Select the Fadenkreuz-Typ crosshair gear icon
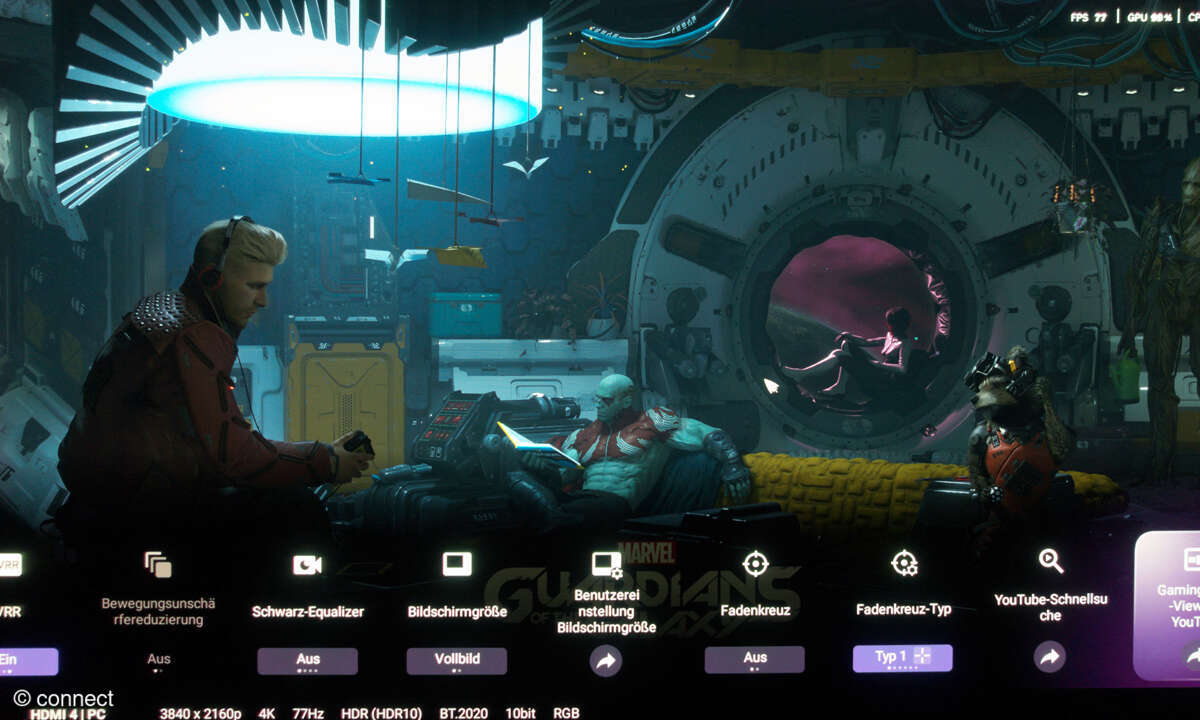This screenshot has width=1200, height=720. point(904,563)
